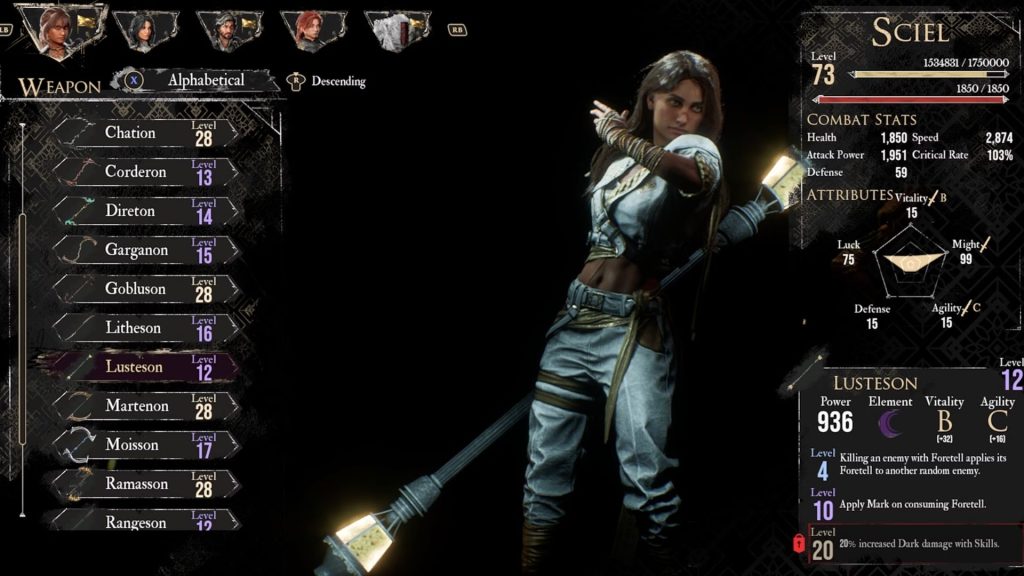Screen dimensions: 1024x576
Task: Switch to the dark-haired woman's portrait tab
Action: click(x=145, y=30)
